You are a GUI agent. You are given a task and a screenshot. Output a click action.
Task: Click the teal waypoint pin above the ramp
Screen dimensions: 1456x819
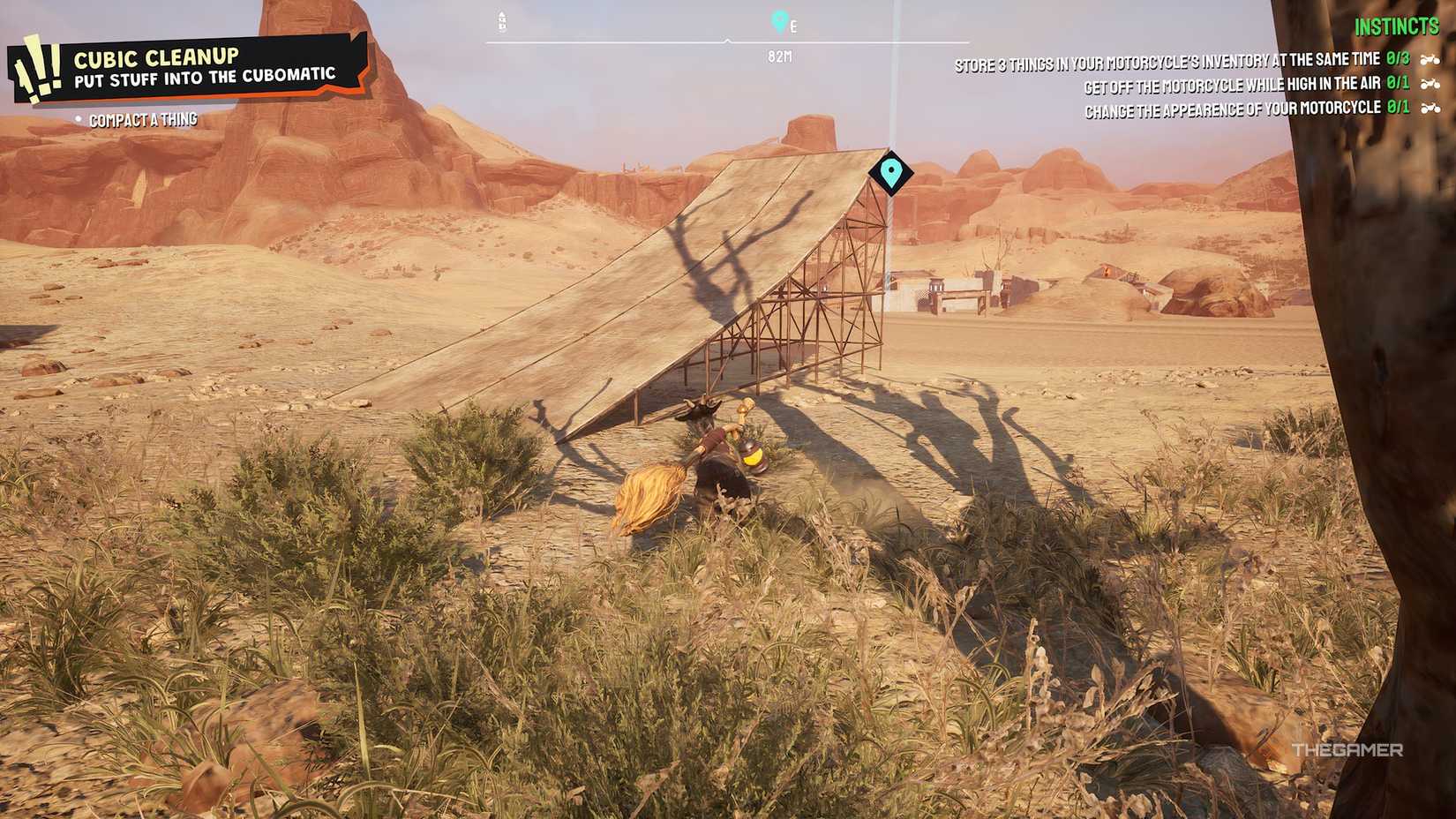point(890,173)
